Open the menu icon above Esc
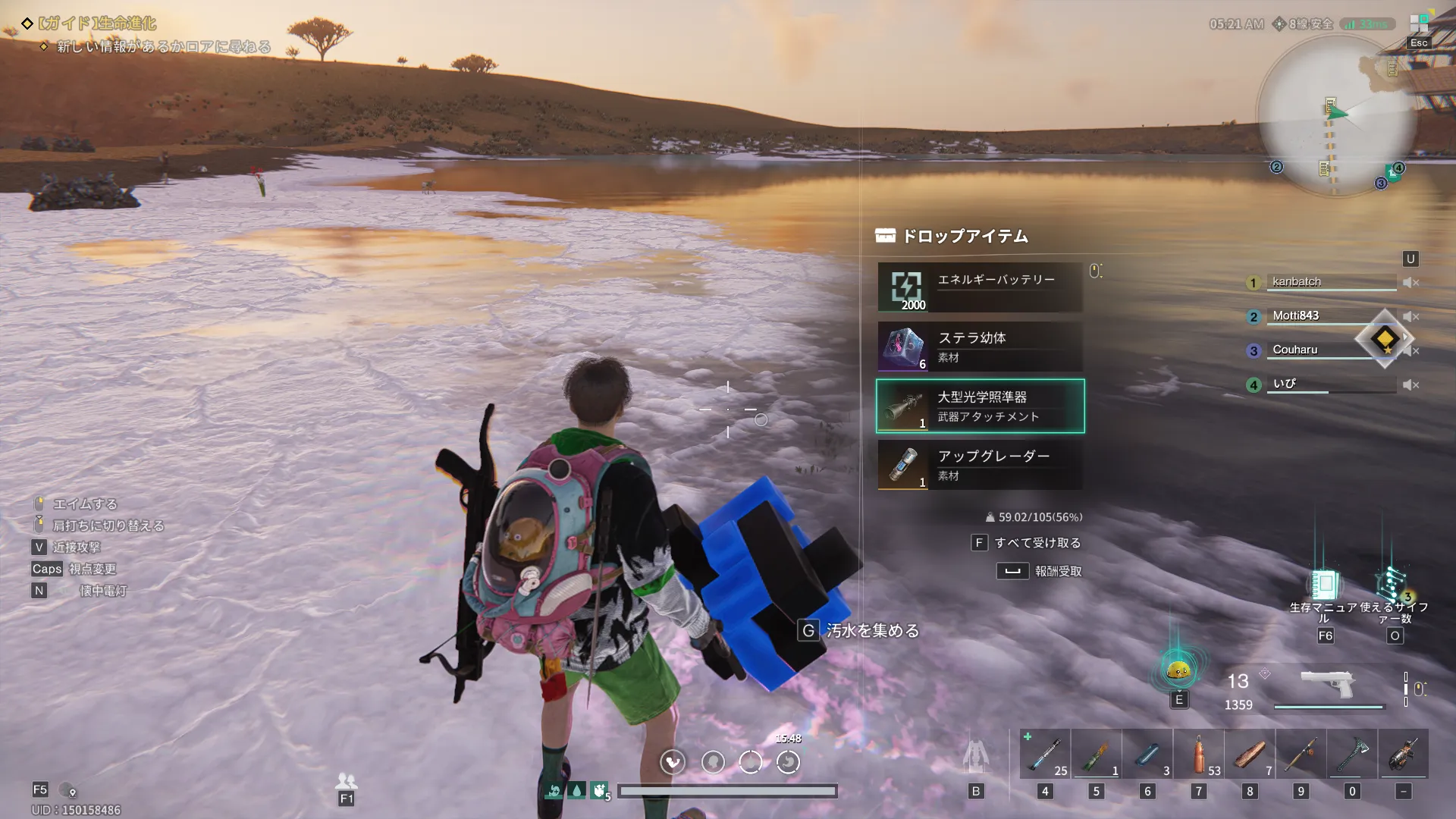 tap(1418, 23)
